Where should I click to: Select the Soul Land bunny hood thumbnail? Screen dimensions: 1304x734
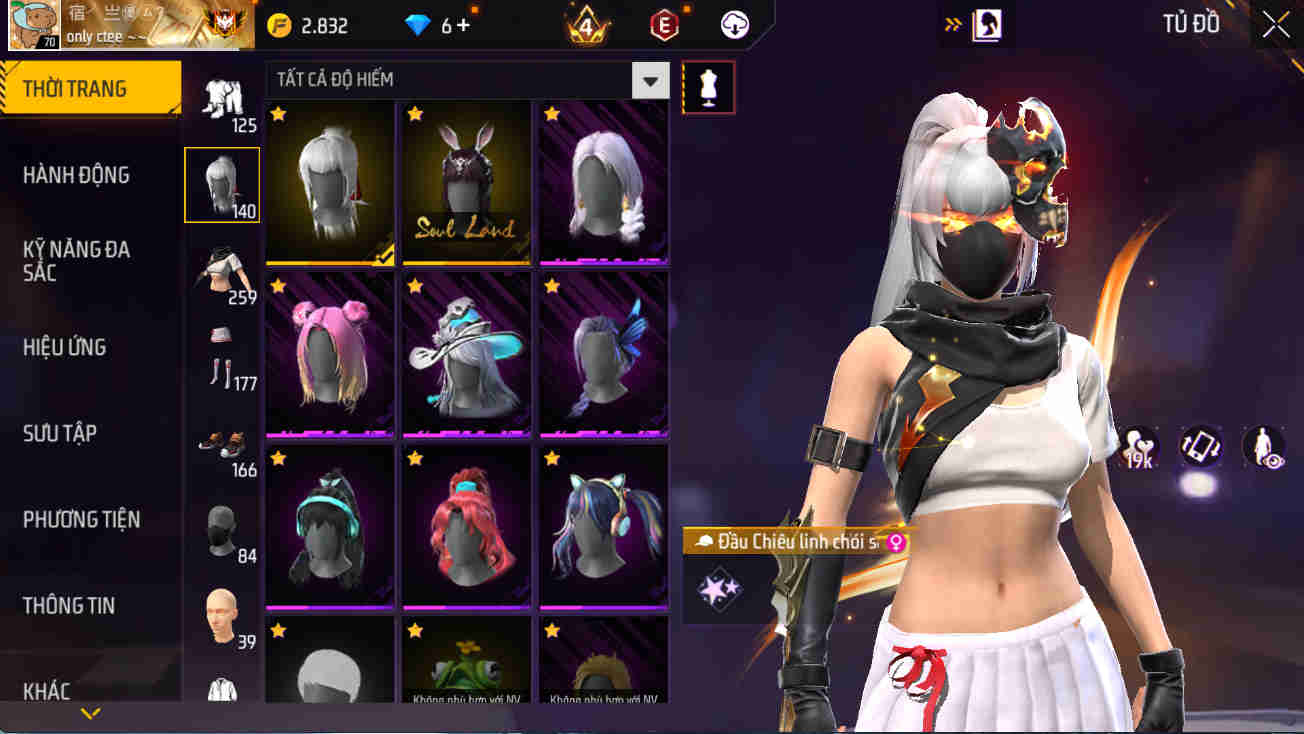tap(466, 183)
